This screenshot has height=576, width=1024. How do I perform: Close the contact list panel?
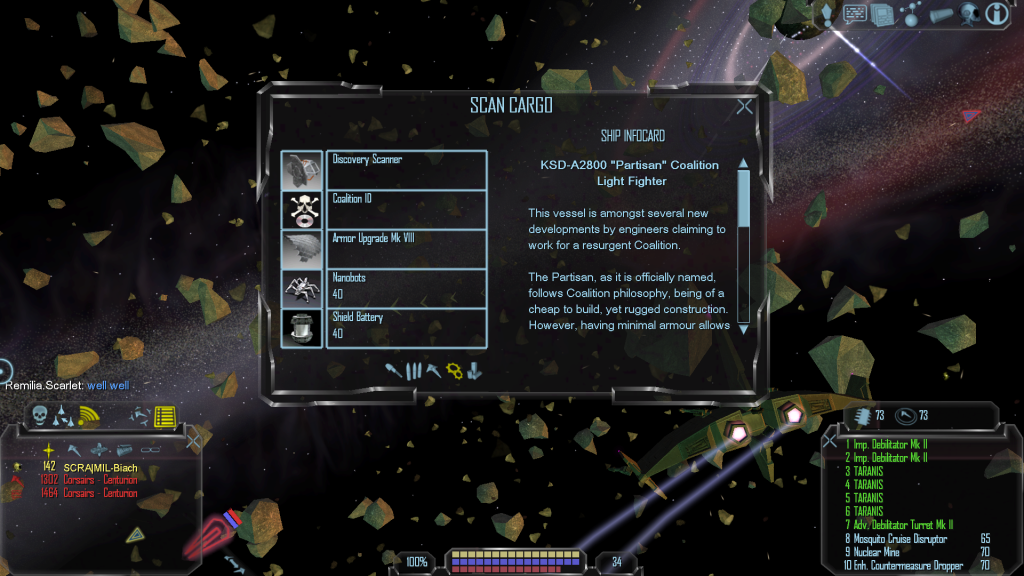click(193, 439)
